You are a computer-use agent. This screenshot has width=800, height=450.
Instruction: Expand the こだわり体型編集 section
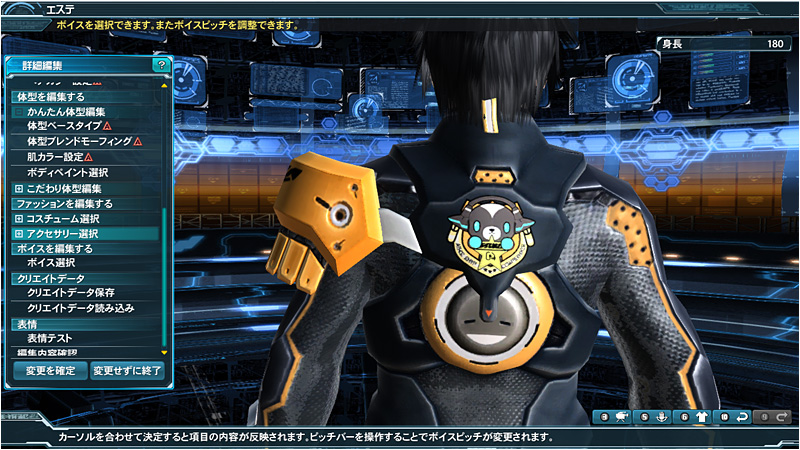(18, 188)
